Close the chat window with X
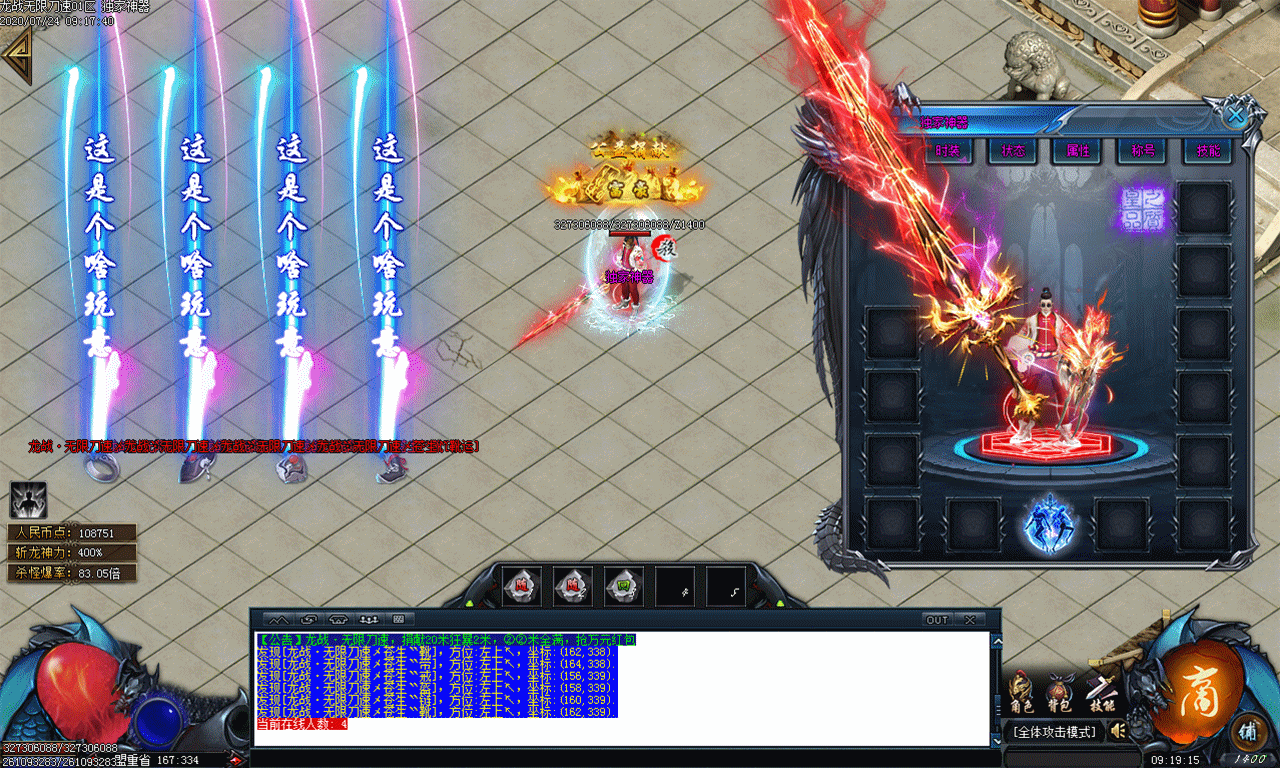The image size is (1280, 768). pyautogui.click(x=968, y=620)
